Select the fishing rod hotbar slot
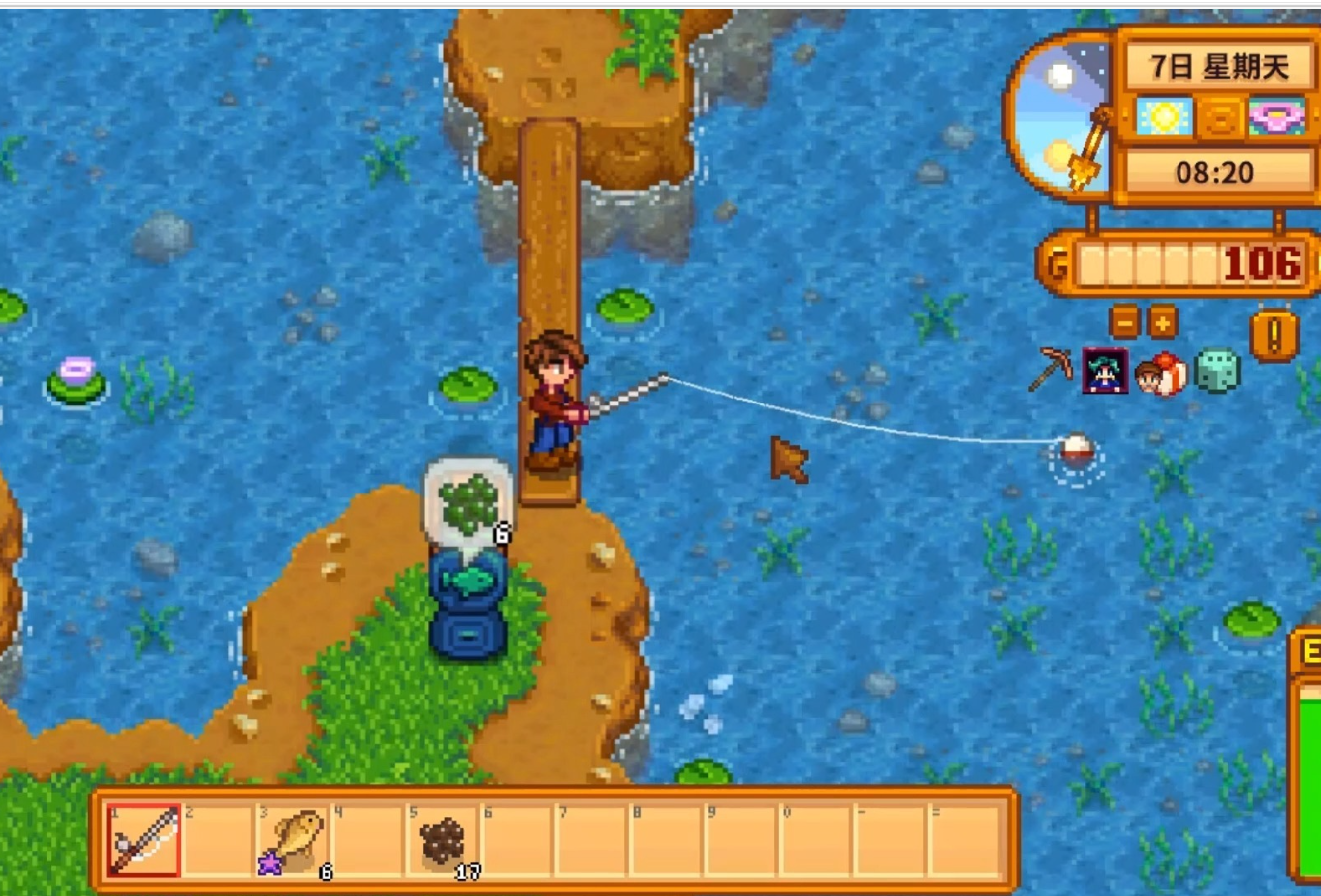The width and height of the screenshot is (1321, 896). click(144, 840)
